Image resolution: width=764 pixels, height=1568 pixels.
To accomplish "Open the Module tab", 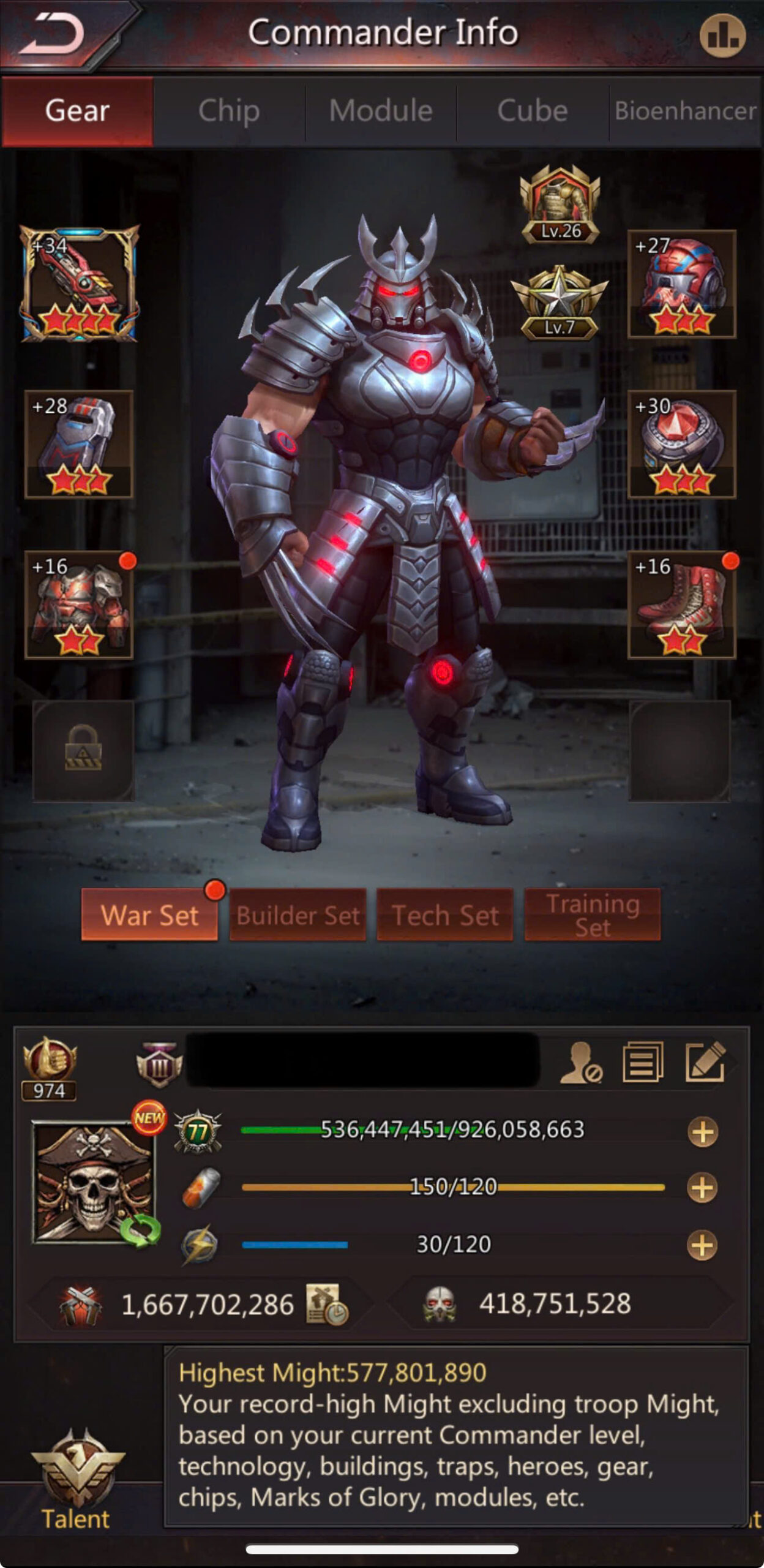I will pos(381,111).
